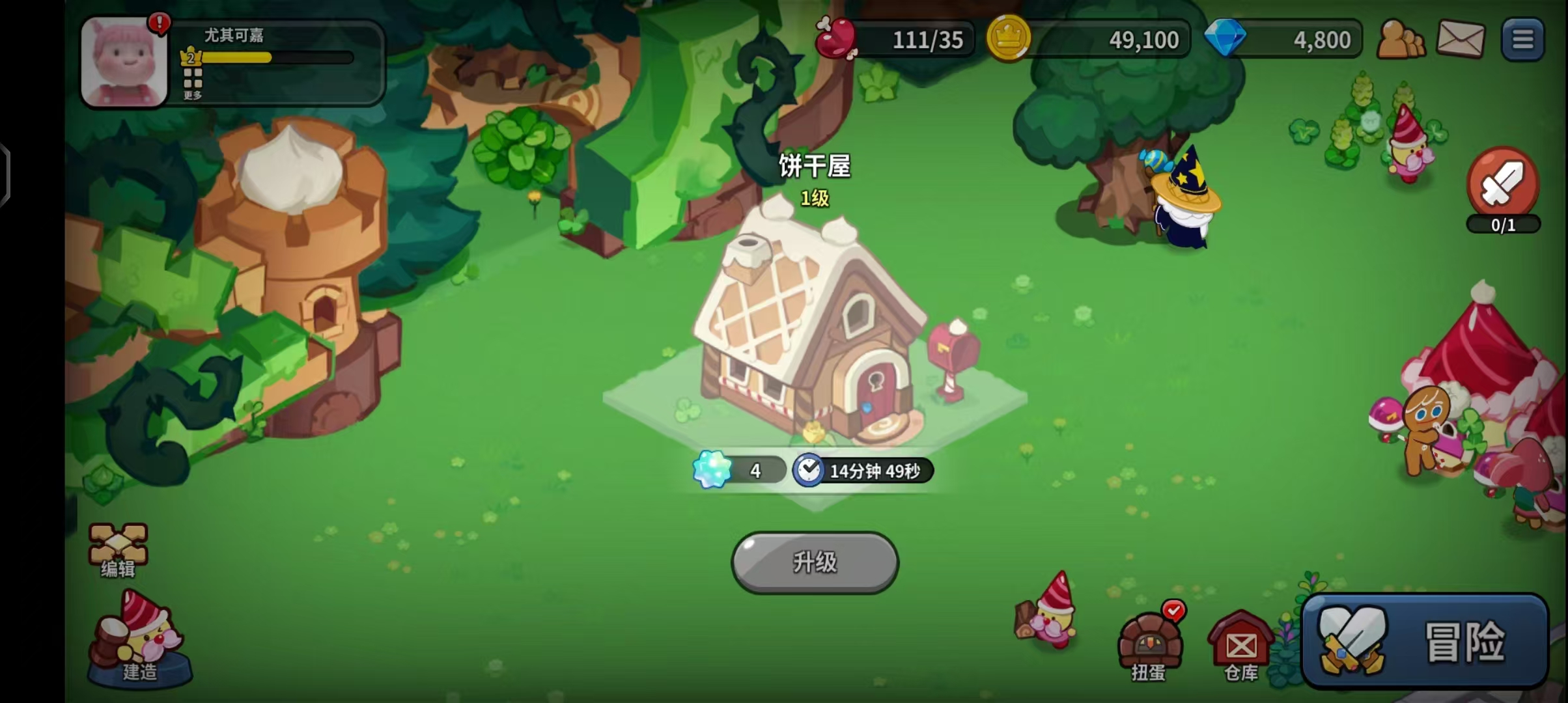Tap the red jelly stamina counter
1568x703 pixels.
[x=895, y=40]
